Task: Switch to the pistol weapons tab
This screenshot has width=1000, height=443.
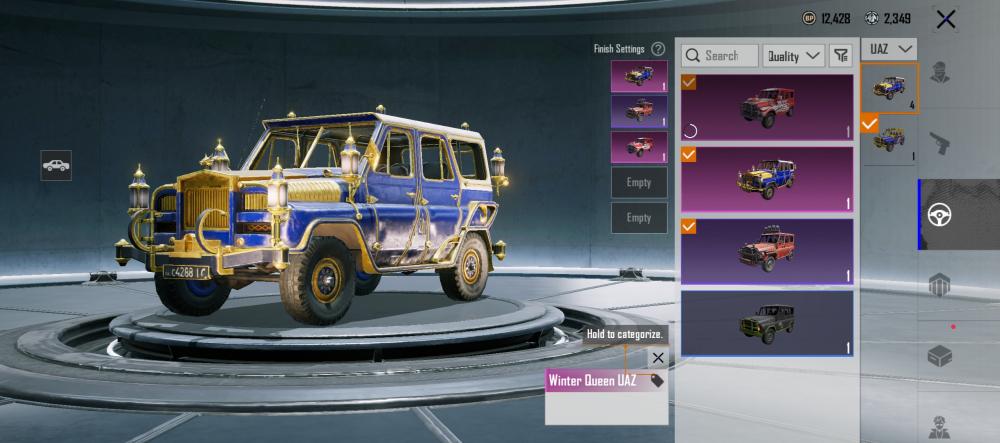Action: 939,143
